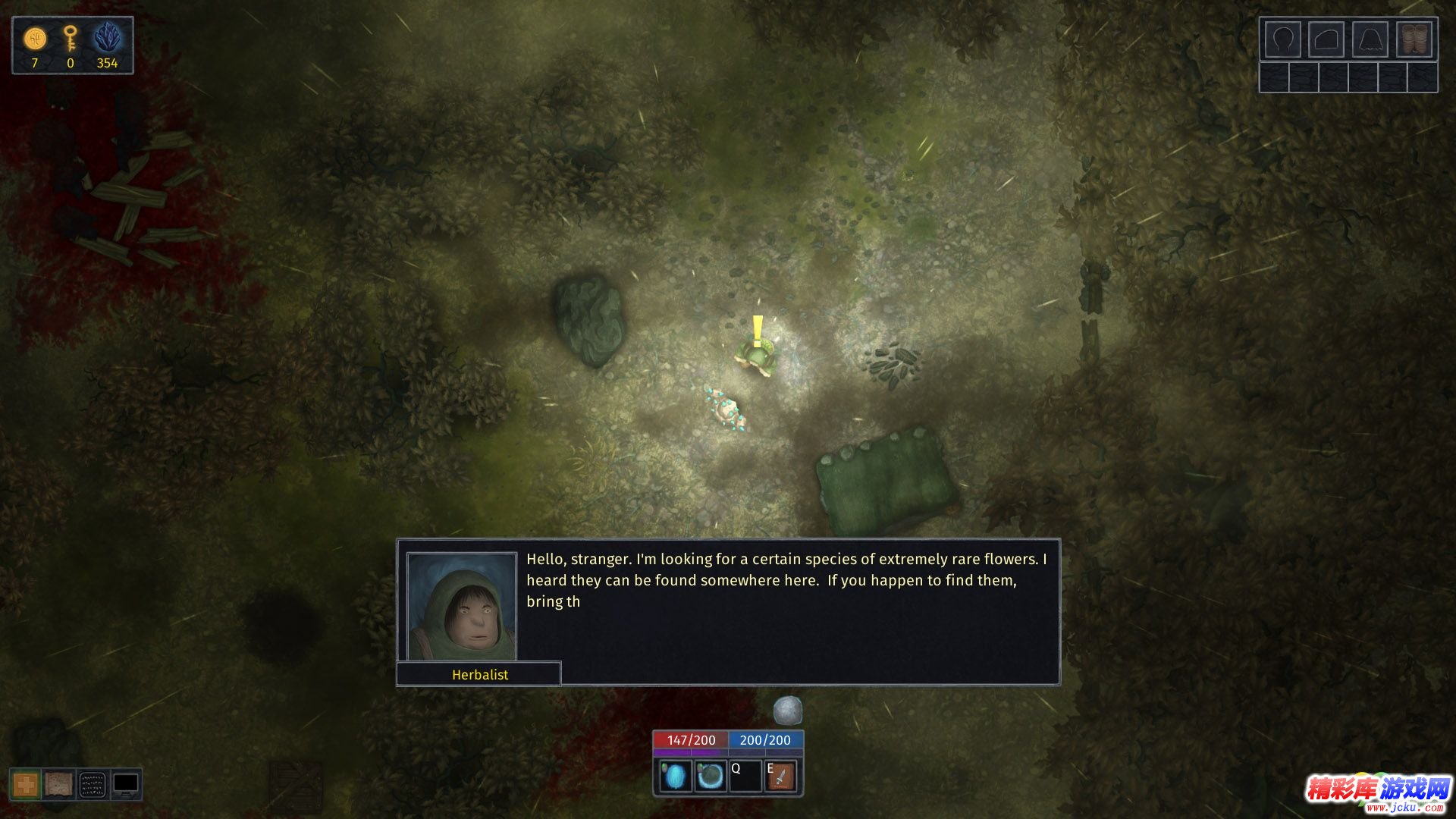This screenshot has width=1456, height=819.
Task: Click the grey stone orb above the health bar
Action: click(787, 711)
